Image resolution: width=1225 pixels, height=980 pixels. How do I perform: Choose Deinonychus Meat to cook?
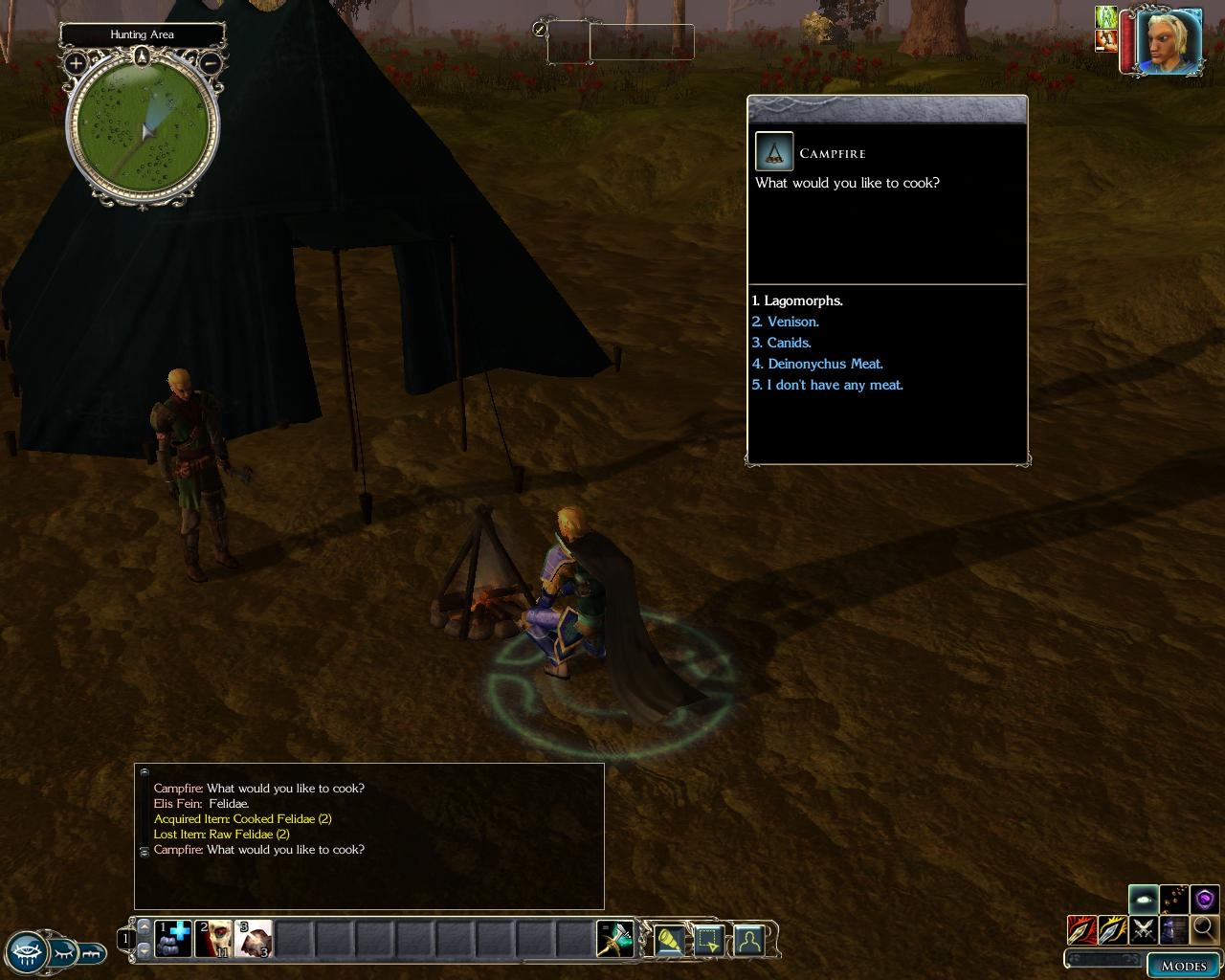point(818,364)
